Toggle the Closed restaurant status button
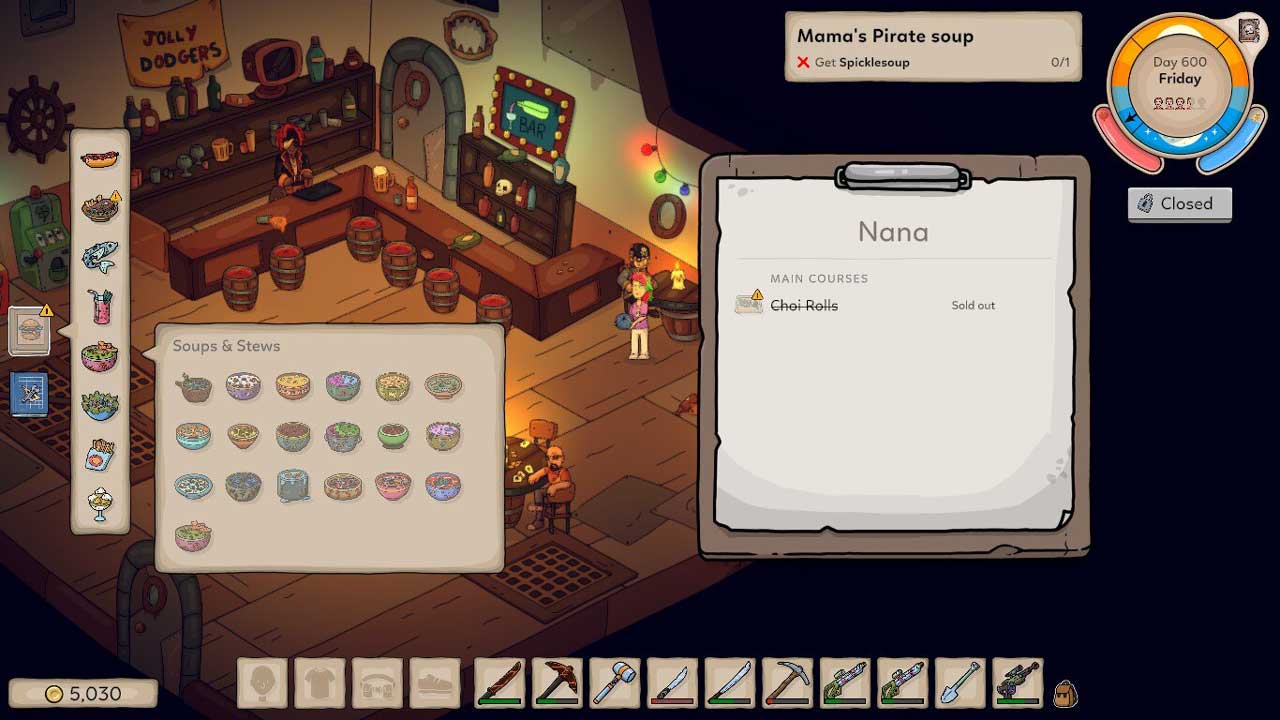1280x720 pixels. pos(1180,204)
